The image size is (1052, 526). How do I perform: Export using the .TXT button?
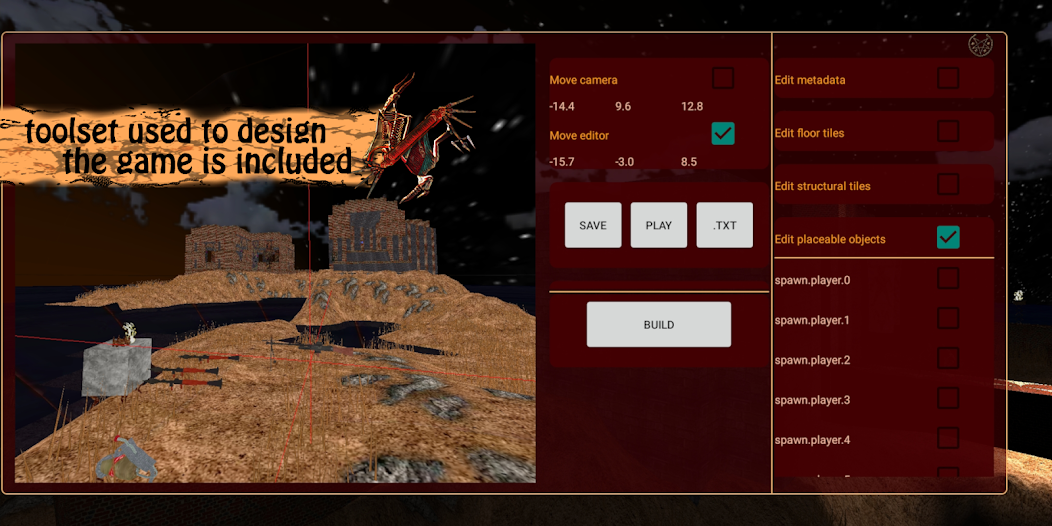point(725,225)
